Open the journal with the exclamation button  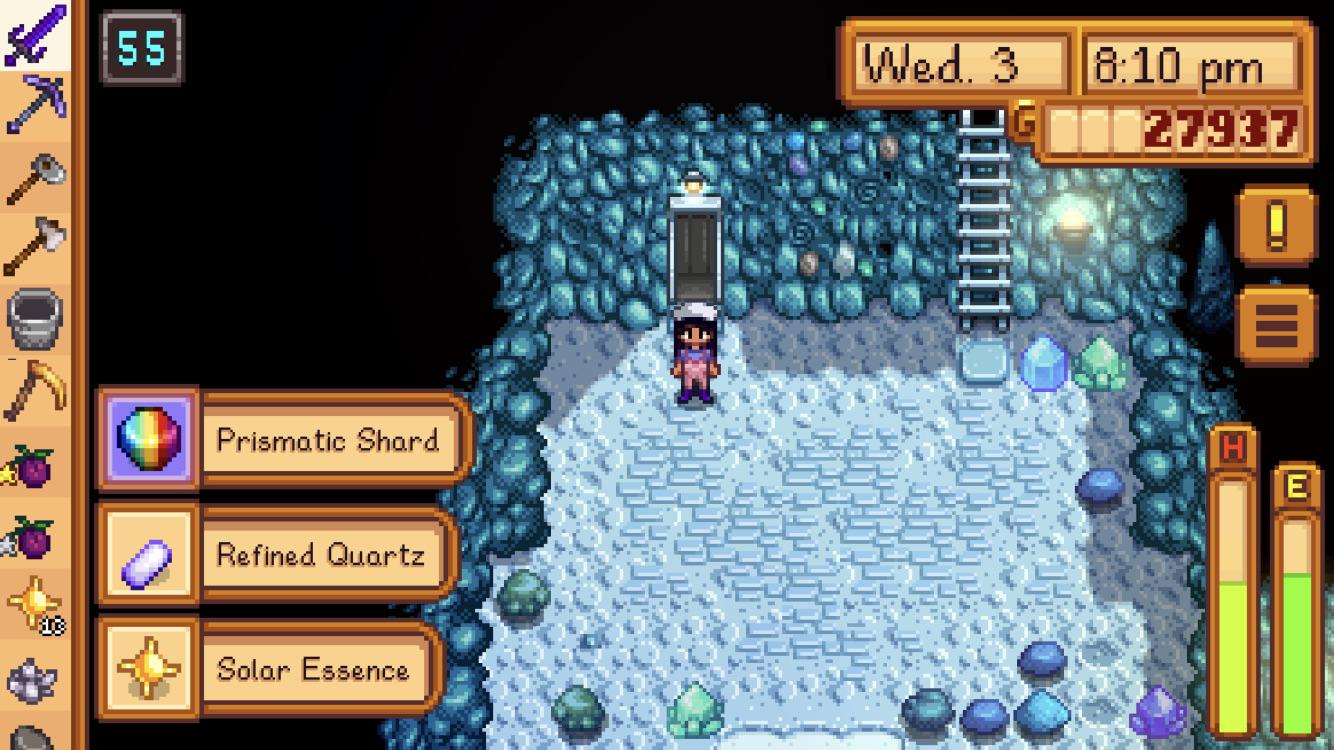pyautogui.click(x=1275, y=228)
